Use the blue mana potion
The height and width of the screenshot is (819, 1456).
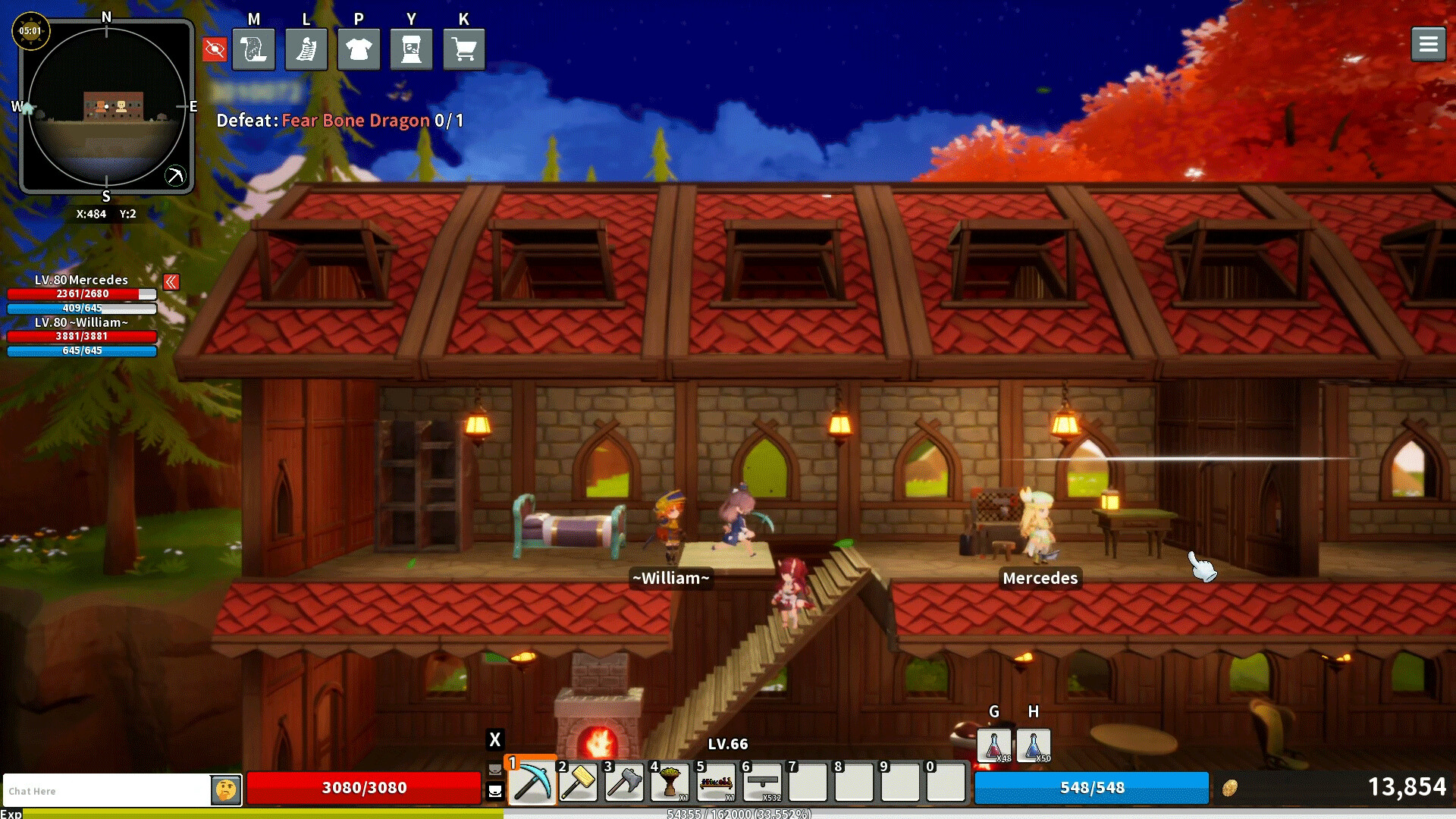tap(1033, 745)
